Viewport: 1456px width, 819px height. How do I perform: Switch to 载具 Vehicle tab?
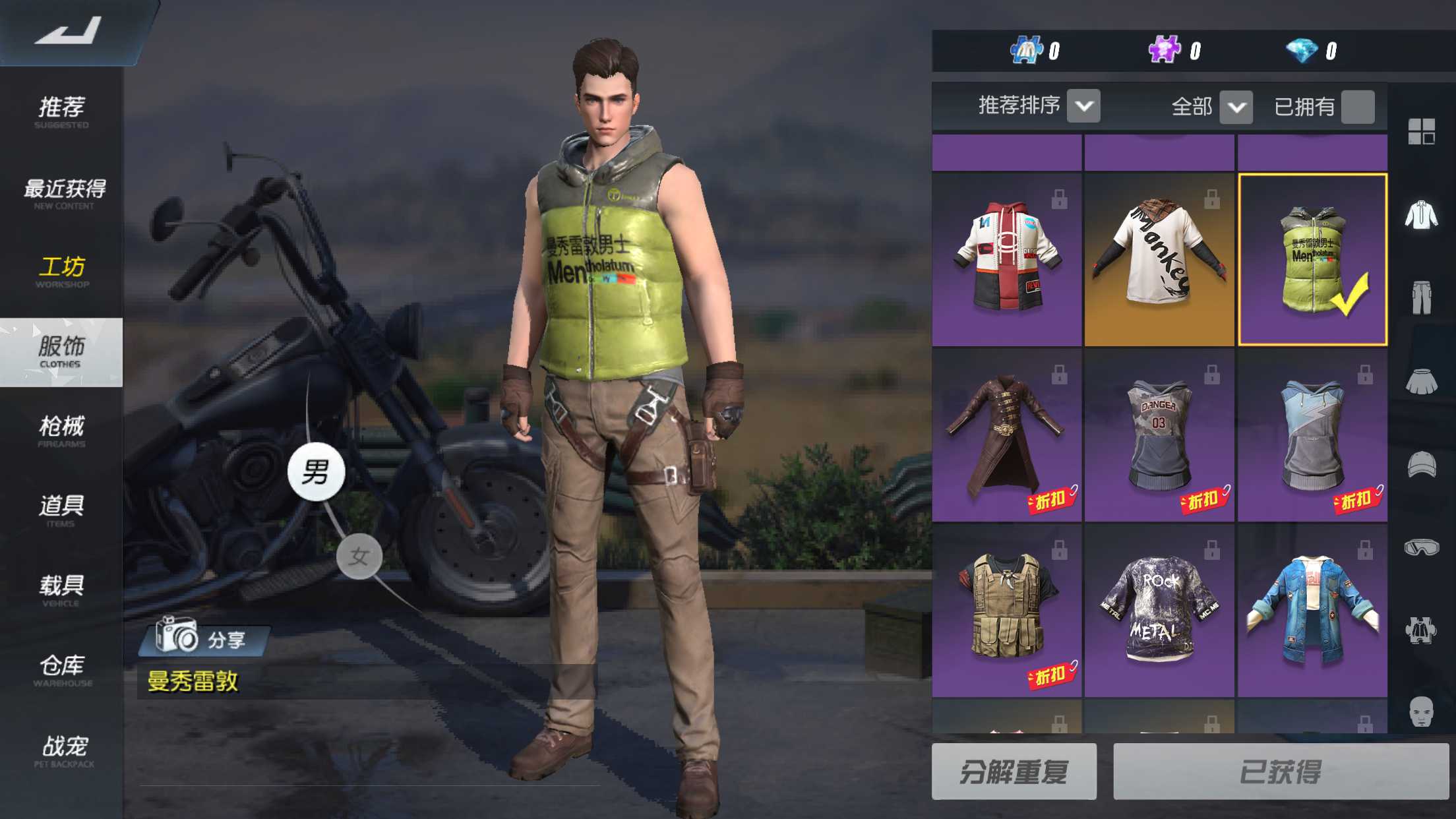click(x=61, y=590)
